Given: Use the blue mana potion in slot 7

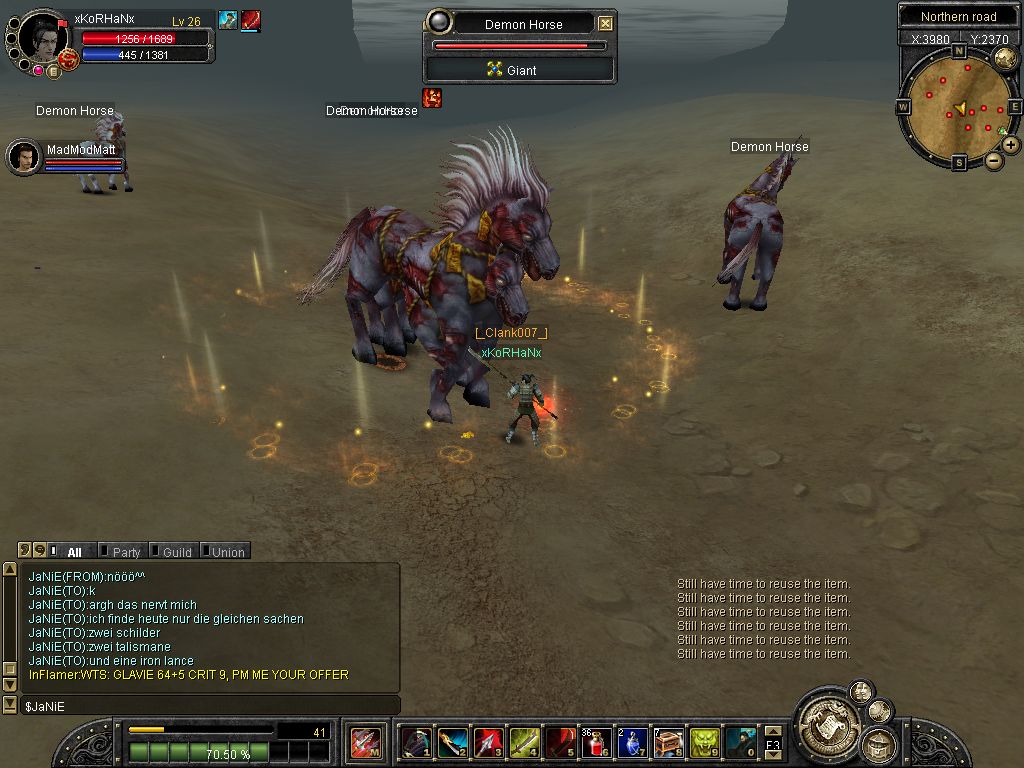Looking at the screenshot, I should pos(633,743).
